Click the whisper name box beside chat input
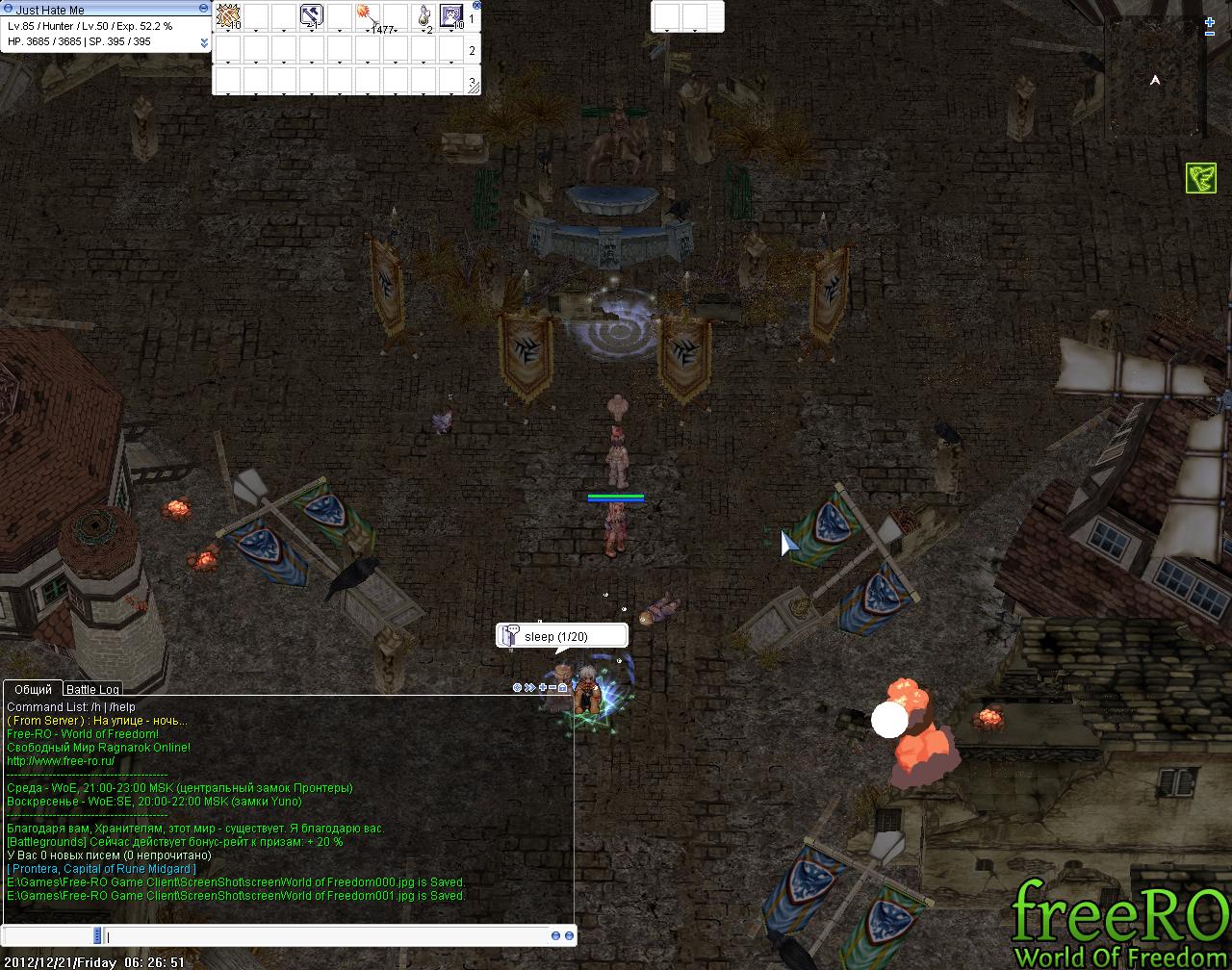The width and height of the screenshot is (1232, 970). (50, 936)
